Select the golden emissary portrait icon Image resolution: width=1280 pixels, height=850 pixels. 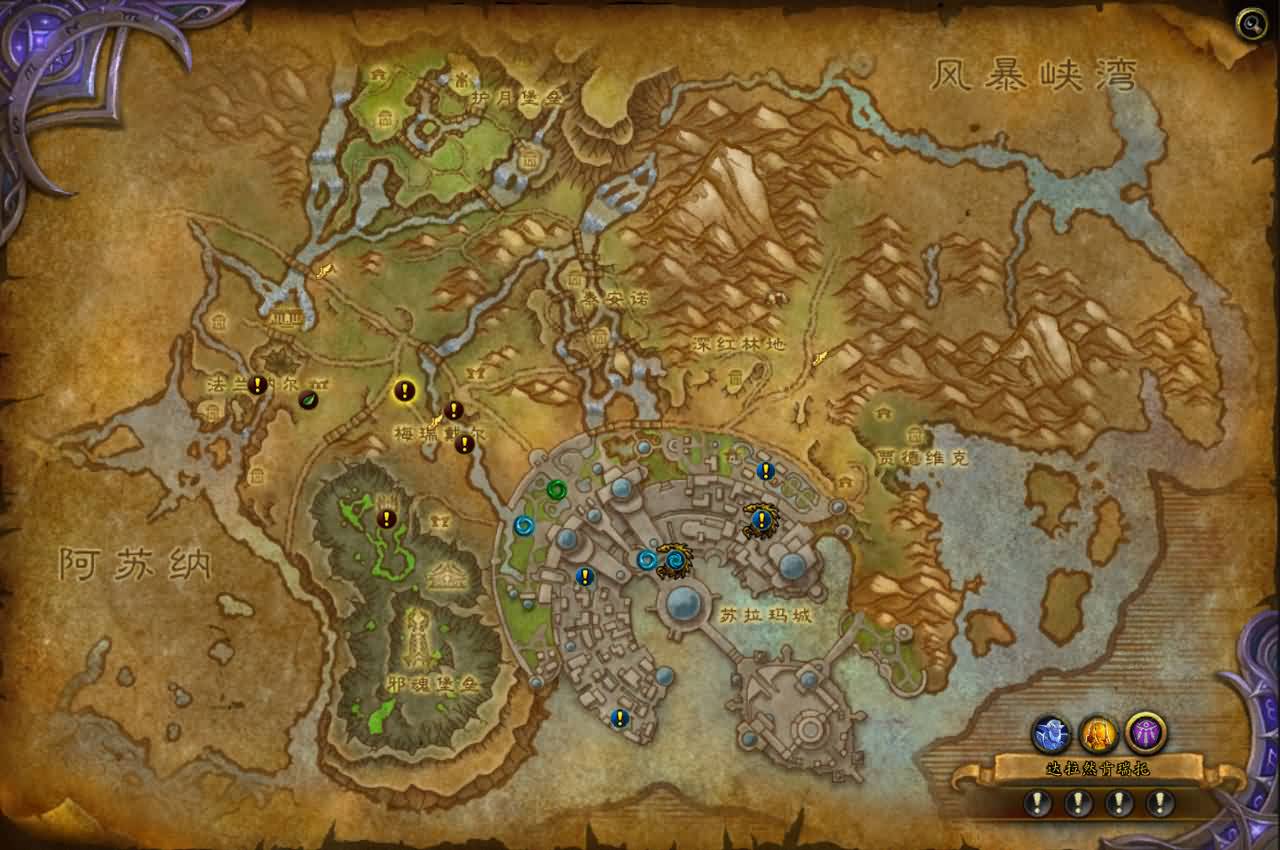point(1098,735)
